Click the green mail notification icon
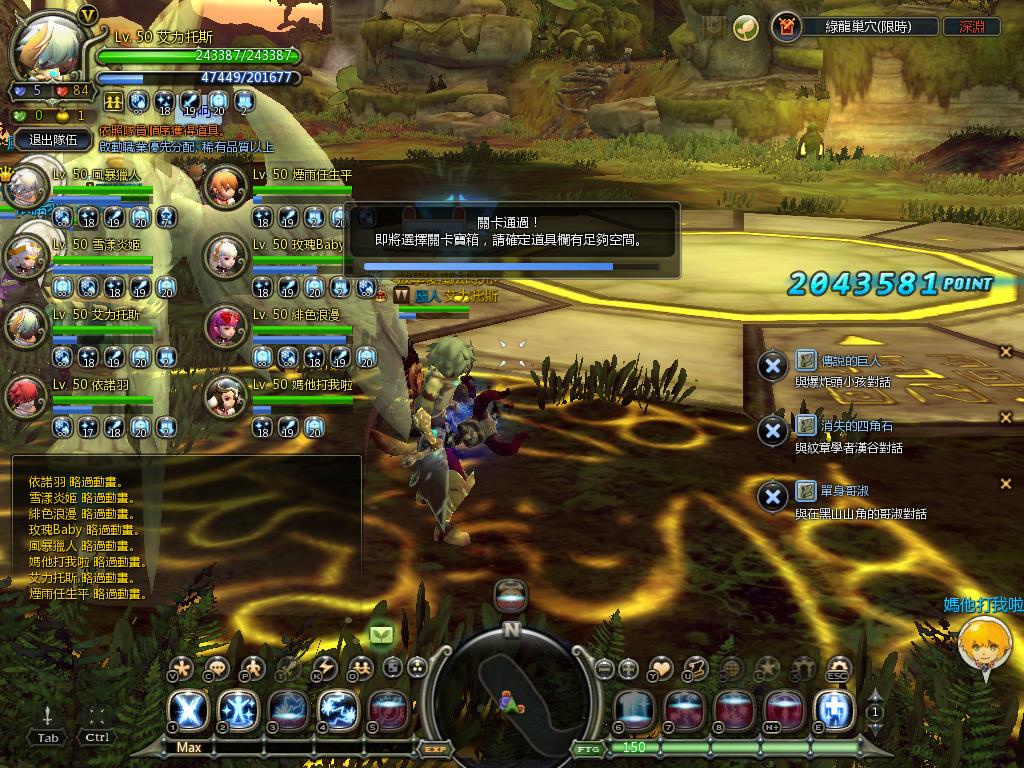This screenshot has height=768, width=1024. tap(382, 633)
